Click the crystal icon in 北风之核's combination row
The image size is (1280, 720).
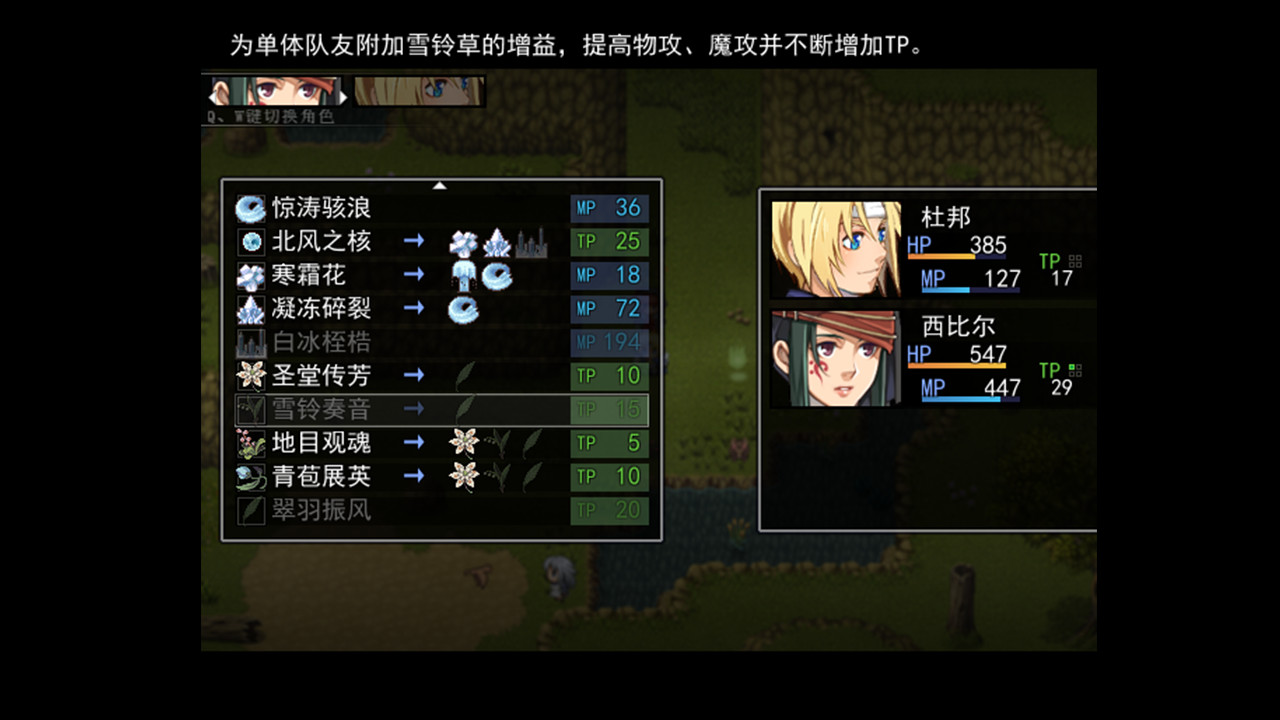[x=498, y=241]
